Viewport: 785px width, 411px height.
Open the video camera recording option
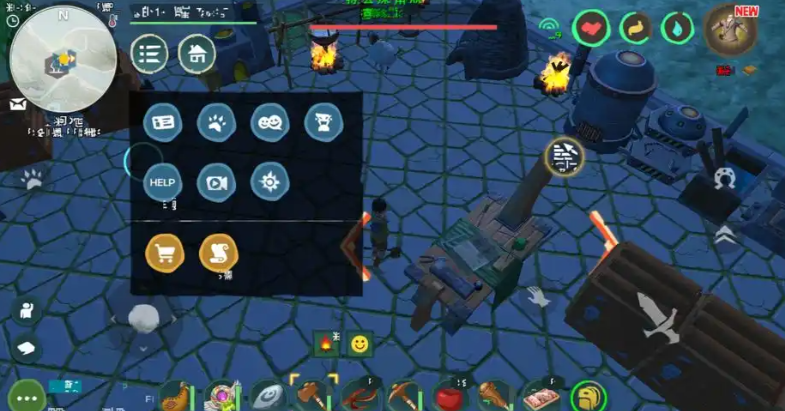pos(216,182)
